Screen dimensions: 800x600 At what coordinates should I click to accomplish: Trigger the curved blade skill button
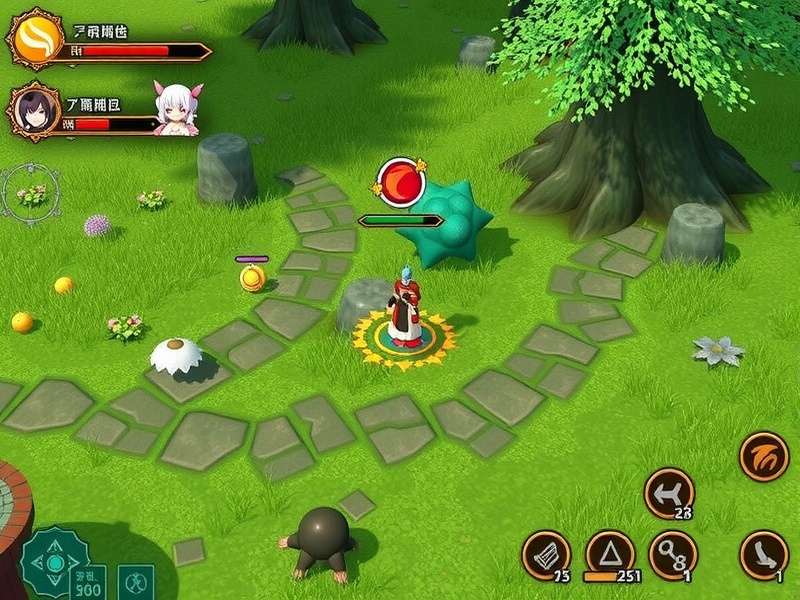click(x=763, y=554)
